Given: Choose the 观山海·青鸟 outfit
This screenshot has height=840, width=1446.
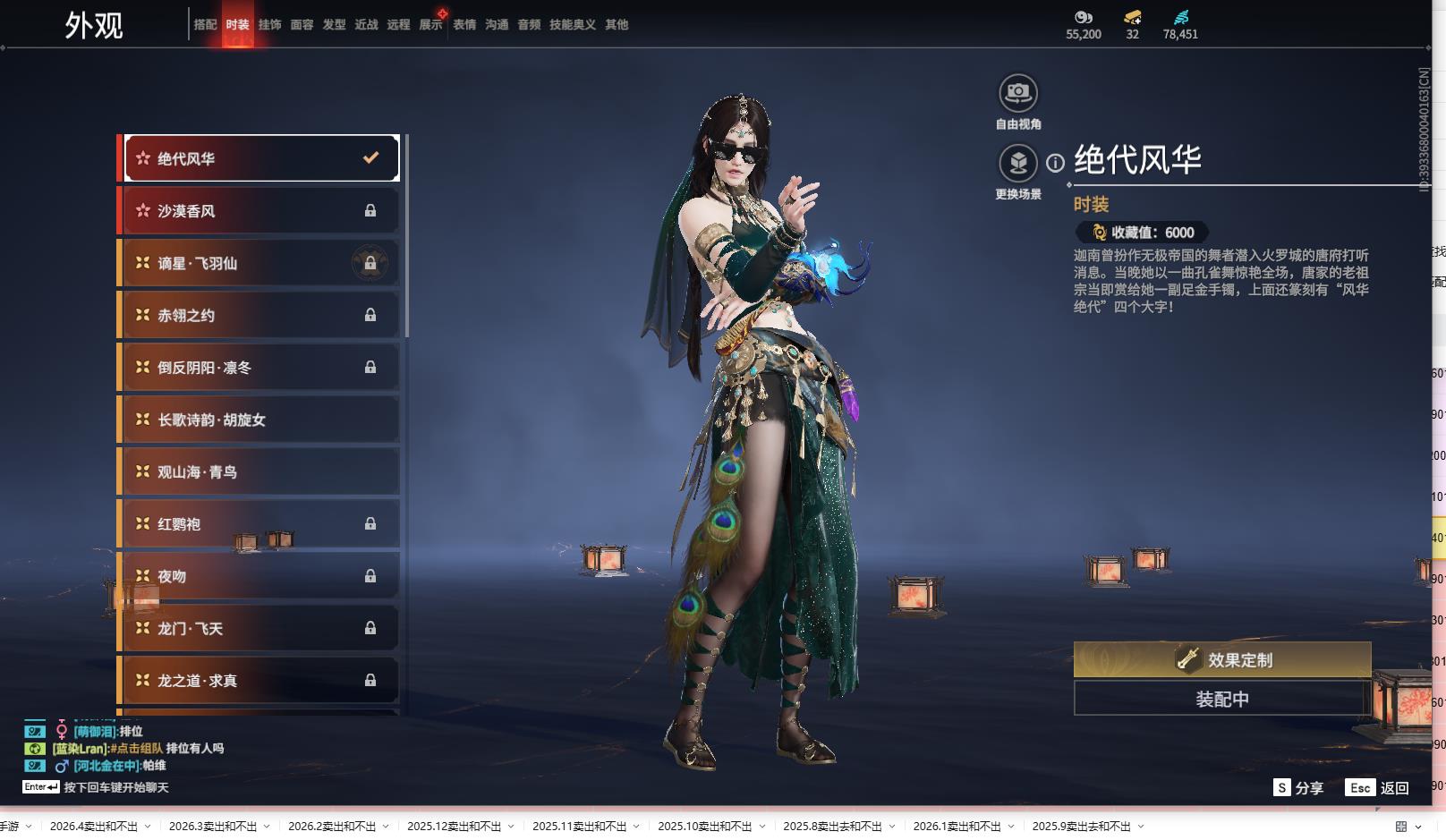Looking at the screenshot, I should (259, 471).
